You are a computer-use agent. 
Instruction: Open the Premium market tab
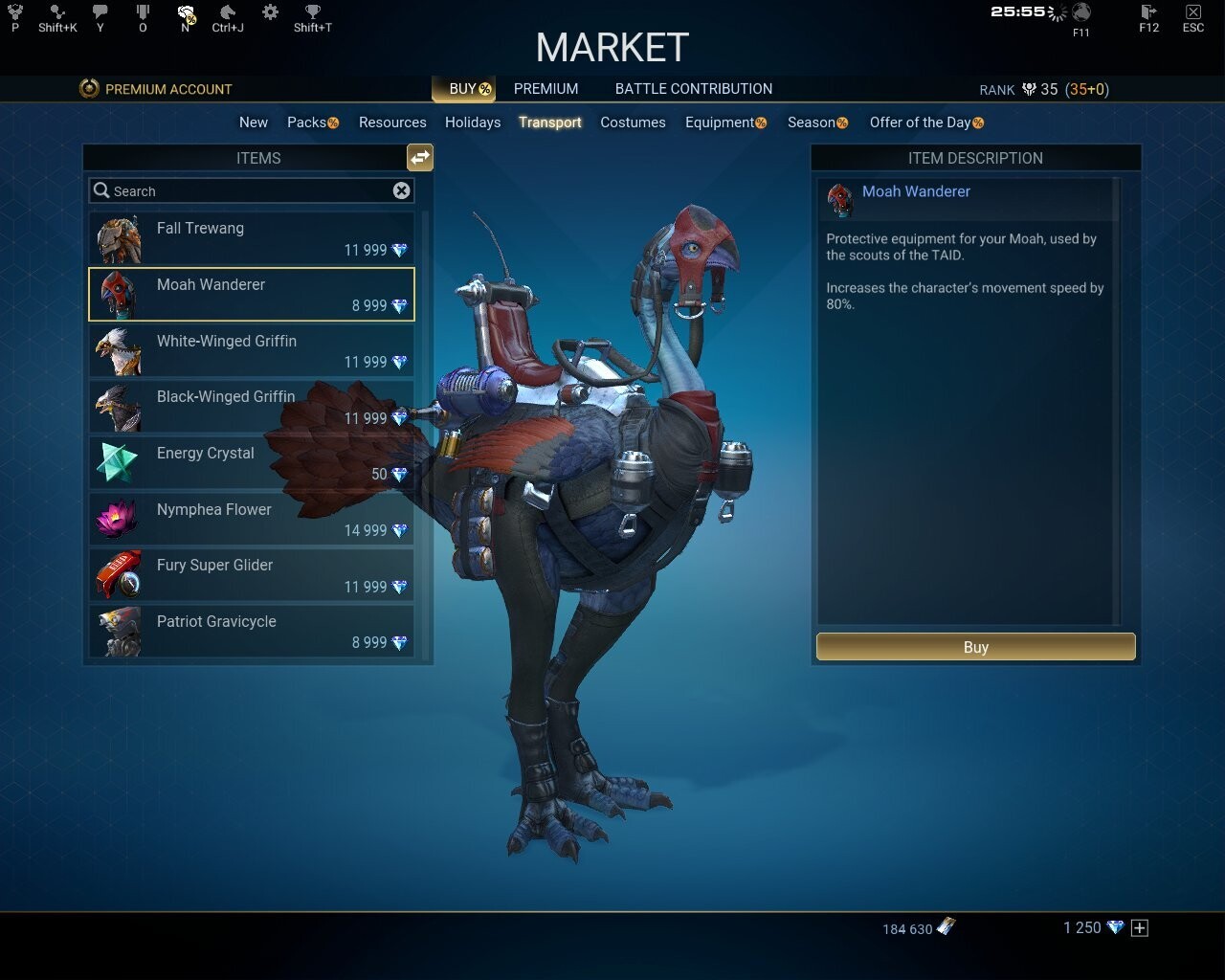(546, 89)
